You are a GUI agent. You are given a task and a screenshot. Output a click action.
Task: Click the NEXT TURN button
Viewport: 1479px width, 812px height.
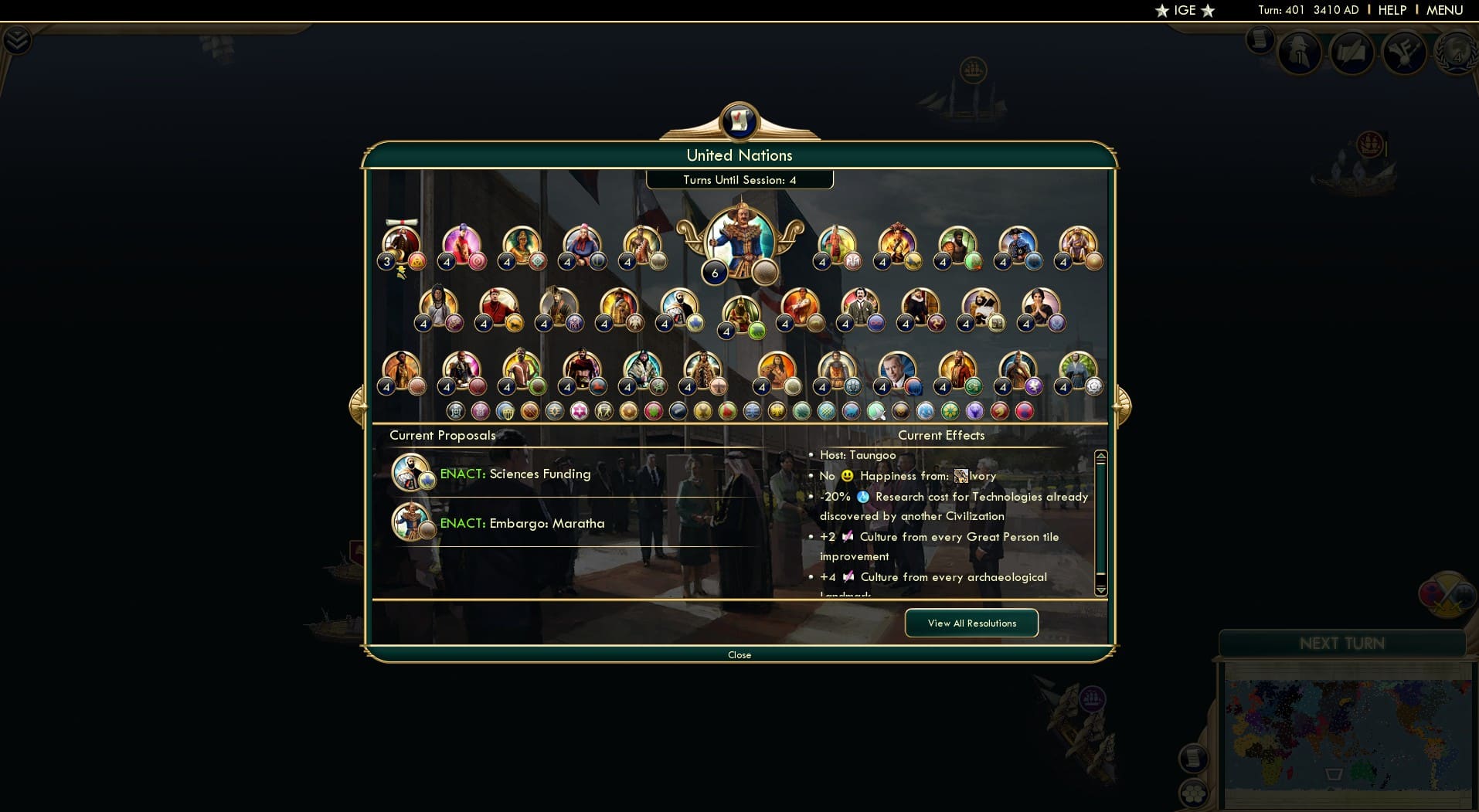[x=1342, y=642]
